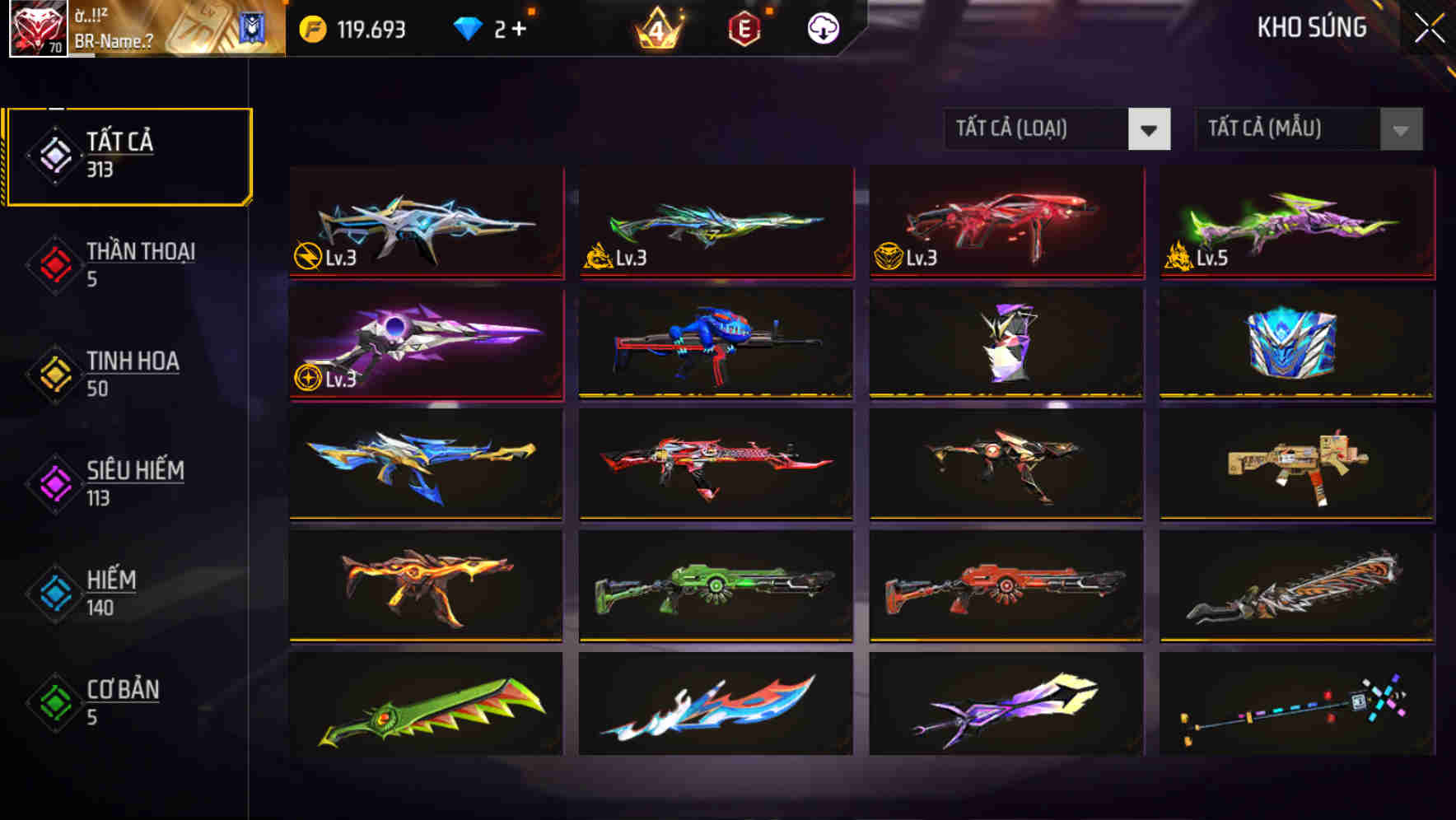Open the cloud download icon

[821, 27]
